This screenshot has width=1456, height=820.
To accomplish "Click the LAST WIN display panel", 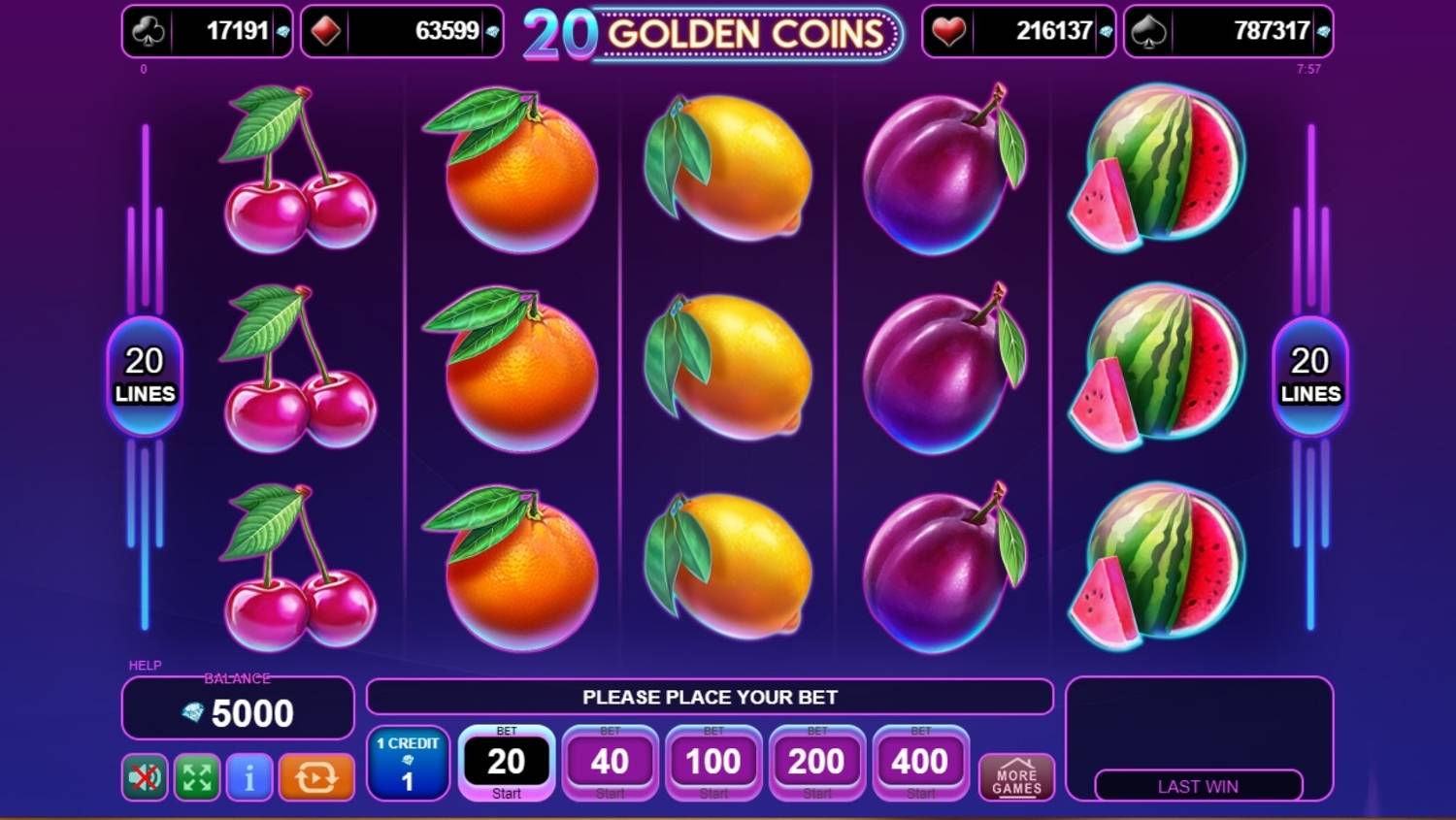I will click(x=1200, y=786).
